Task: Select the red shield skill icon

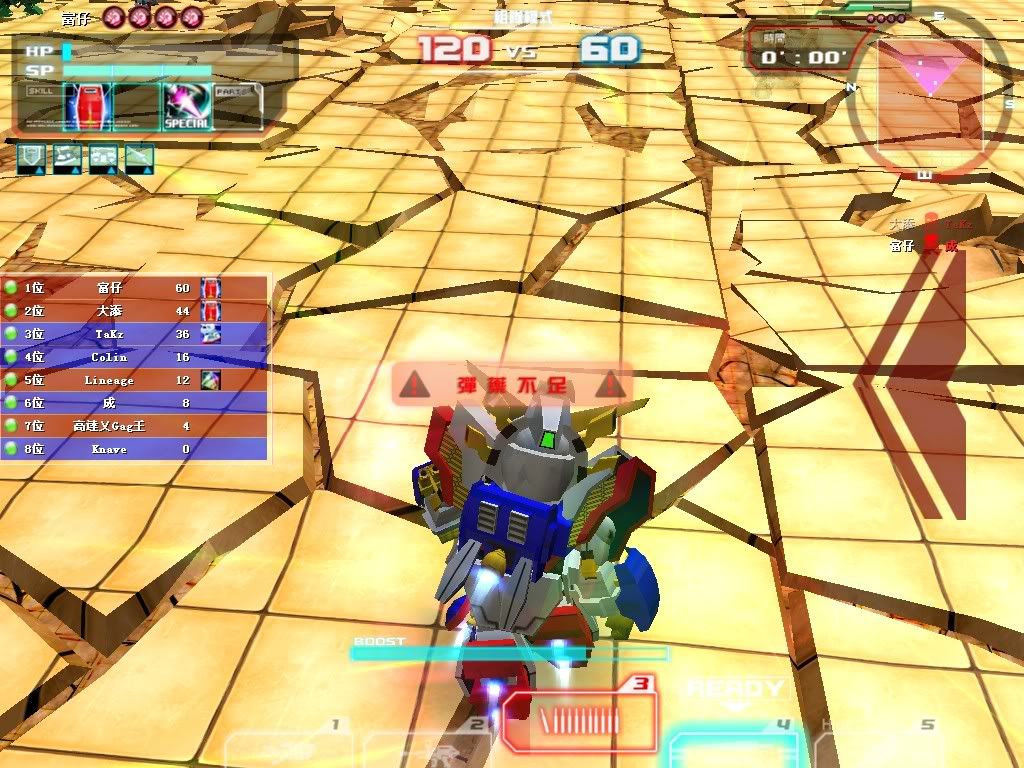Action: tap(84, 106)
